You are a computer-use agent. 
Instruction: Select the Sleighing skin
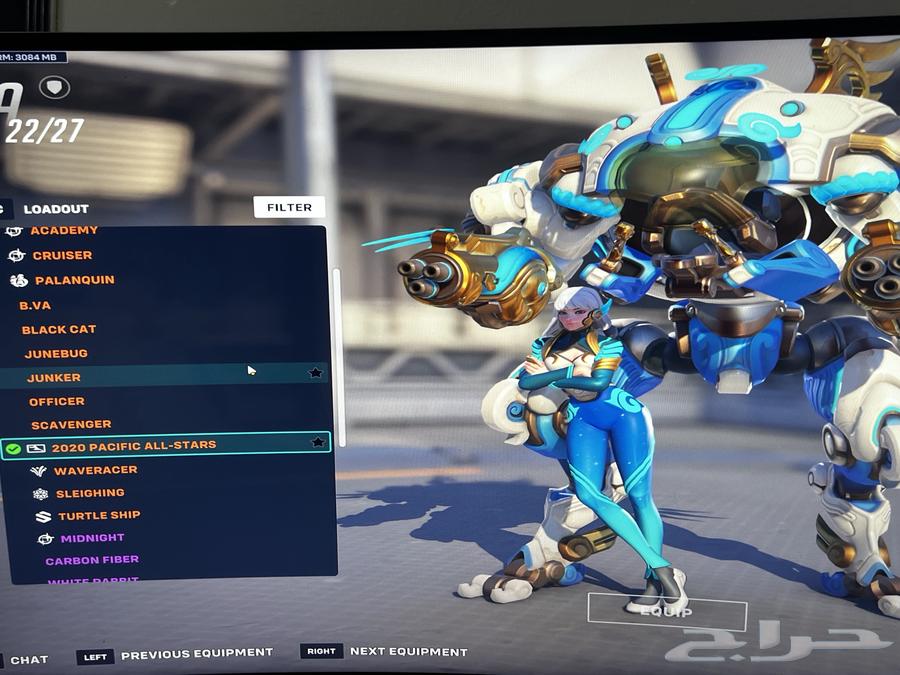point(90,493)
